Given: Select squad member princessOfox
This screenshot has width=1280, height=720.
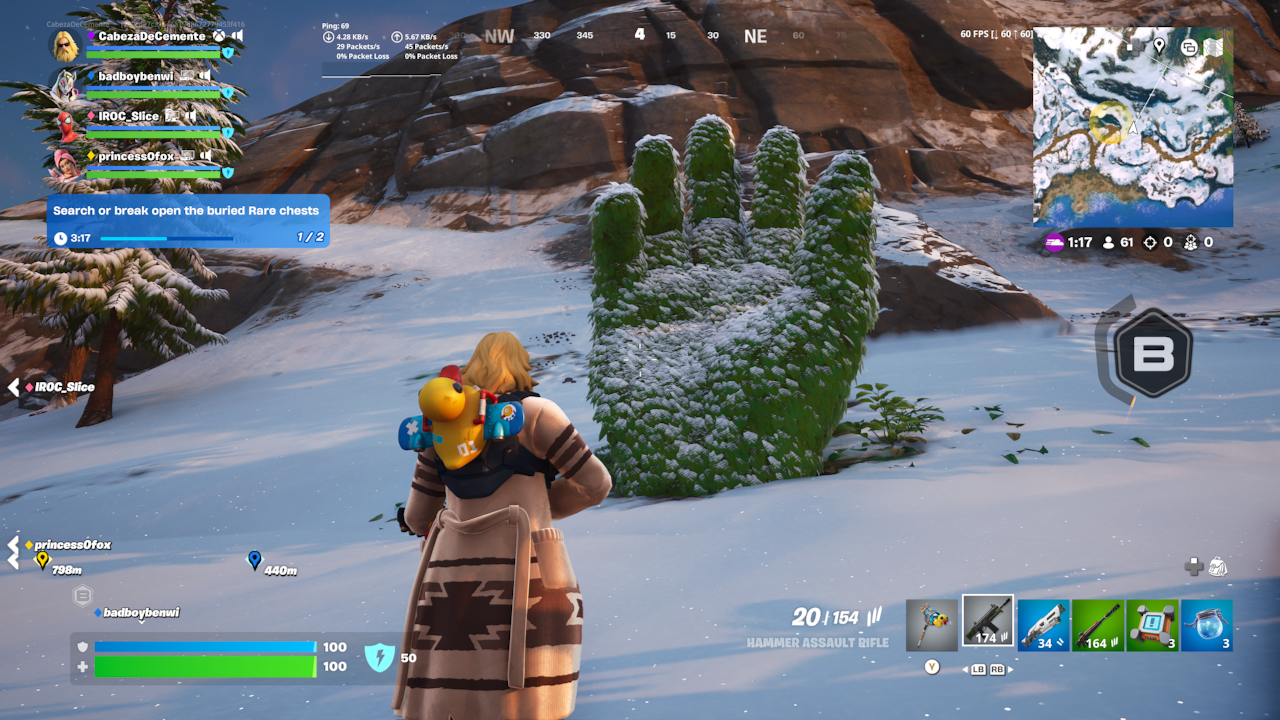Looking at the screenshot, I should [137, 156].
